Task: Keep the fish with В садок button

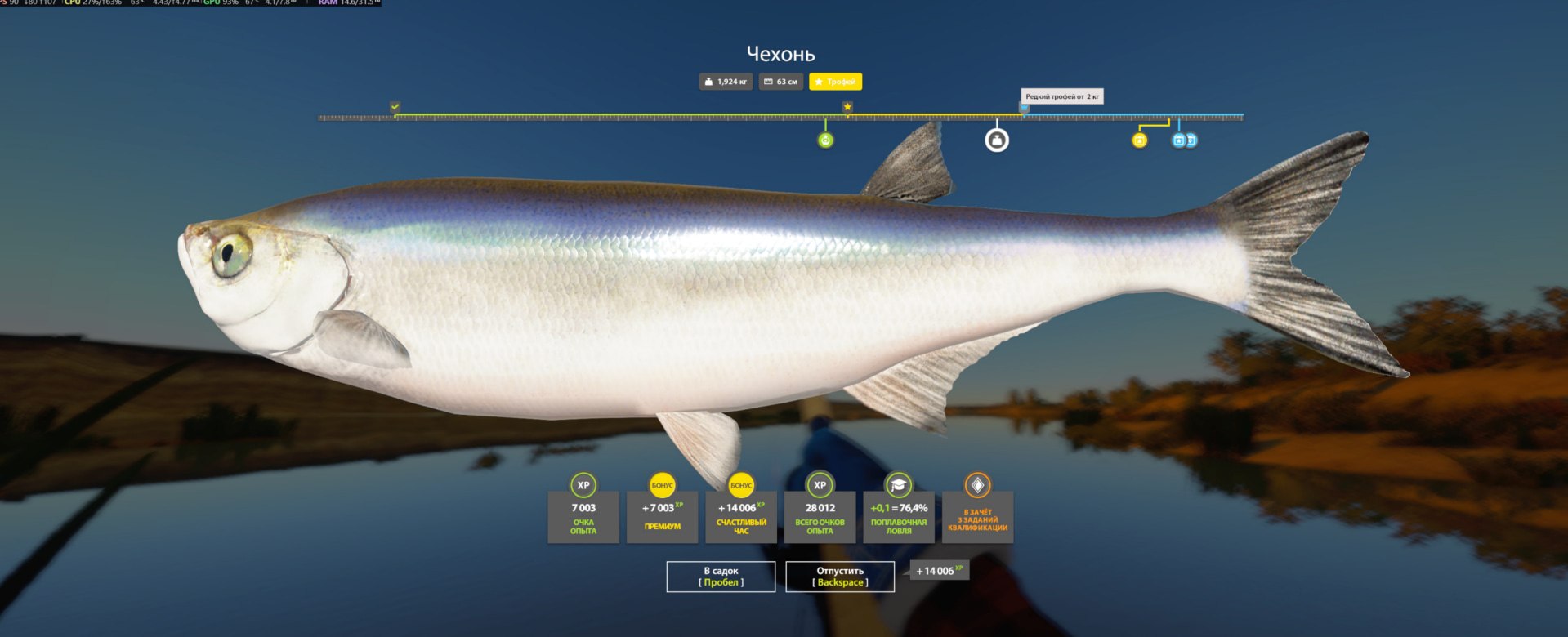Action: 721,577
